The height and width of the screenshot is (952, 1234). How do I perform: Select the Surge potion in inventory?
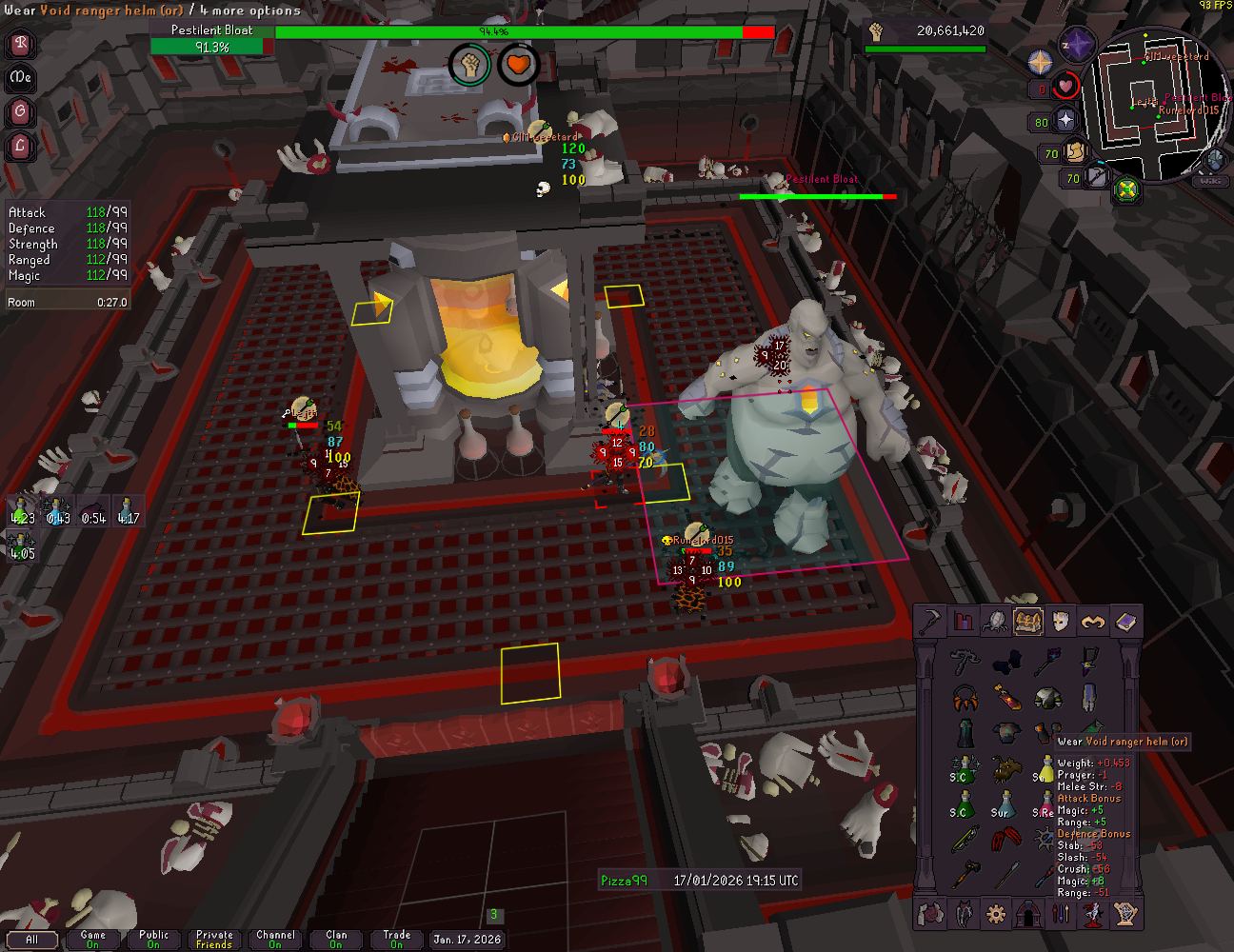[x=1004, y=804]
